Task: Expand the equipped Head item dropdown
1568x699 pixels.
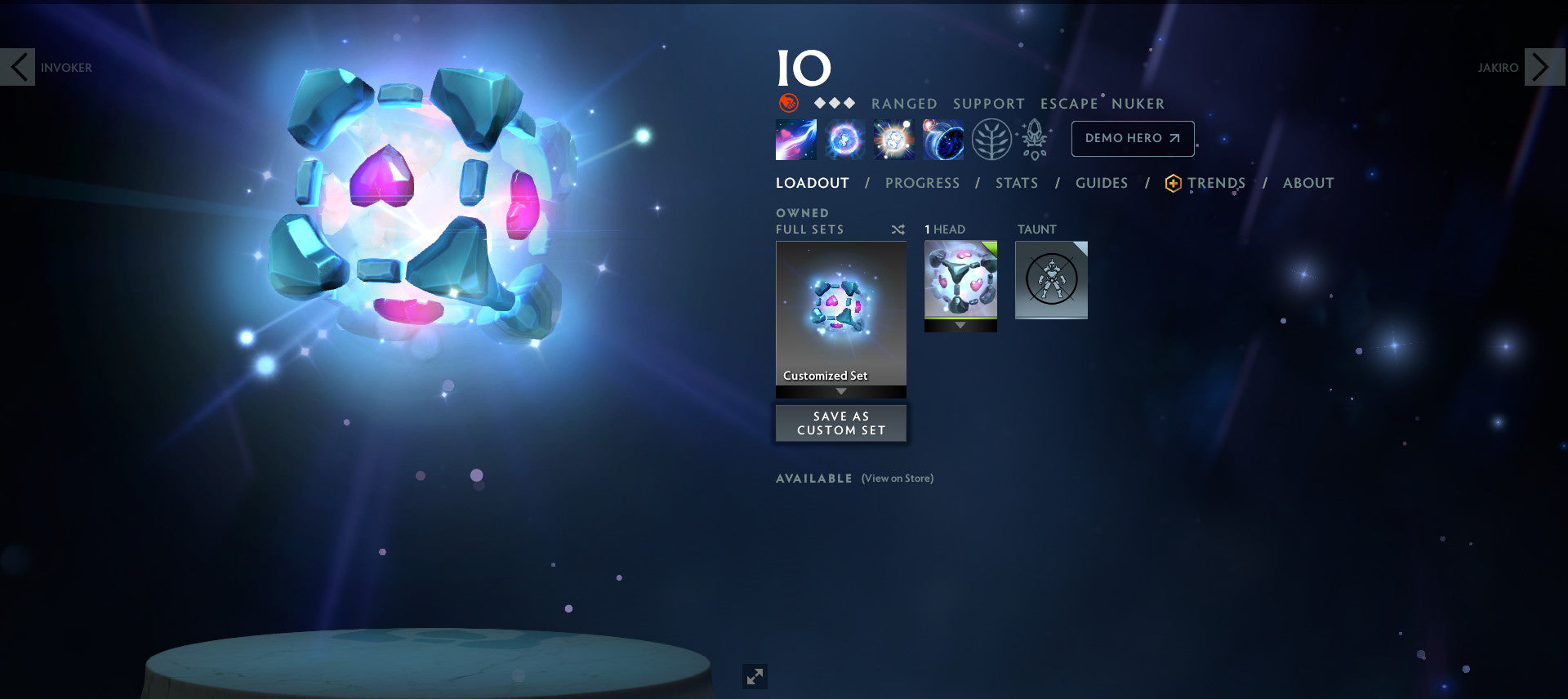Action: 960,325
